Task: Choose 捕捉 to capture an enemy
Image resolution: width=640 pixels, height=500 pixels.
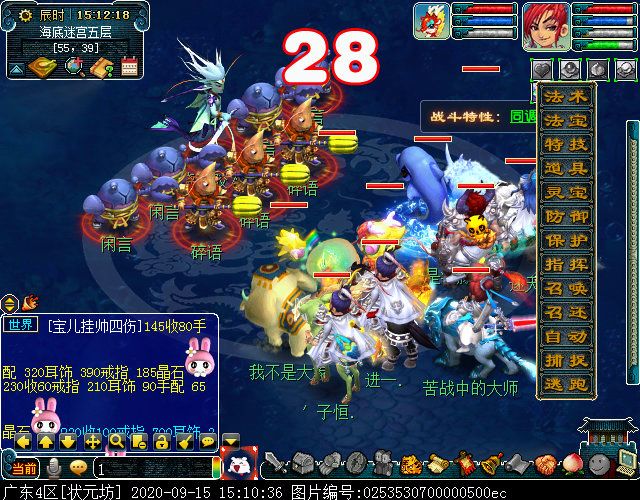Action: pos(566,360)
